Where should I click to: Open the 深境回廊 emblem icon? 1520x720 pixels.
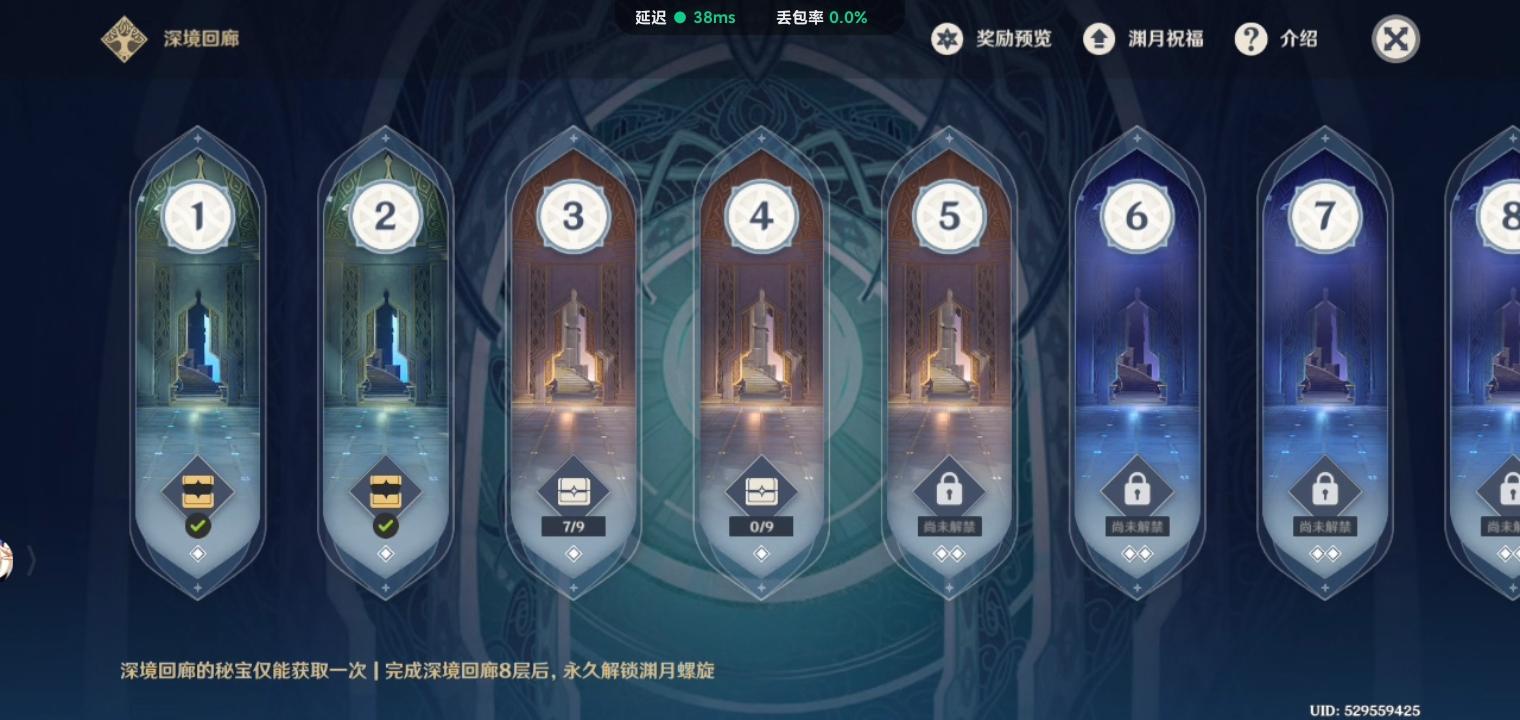124,39
